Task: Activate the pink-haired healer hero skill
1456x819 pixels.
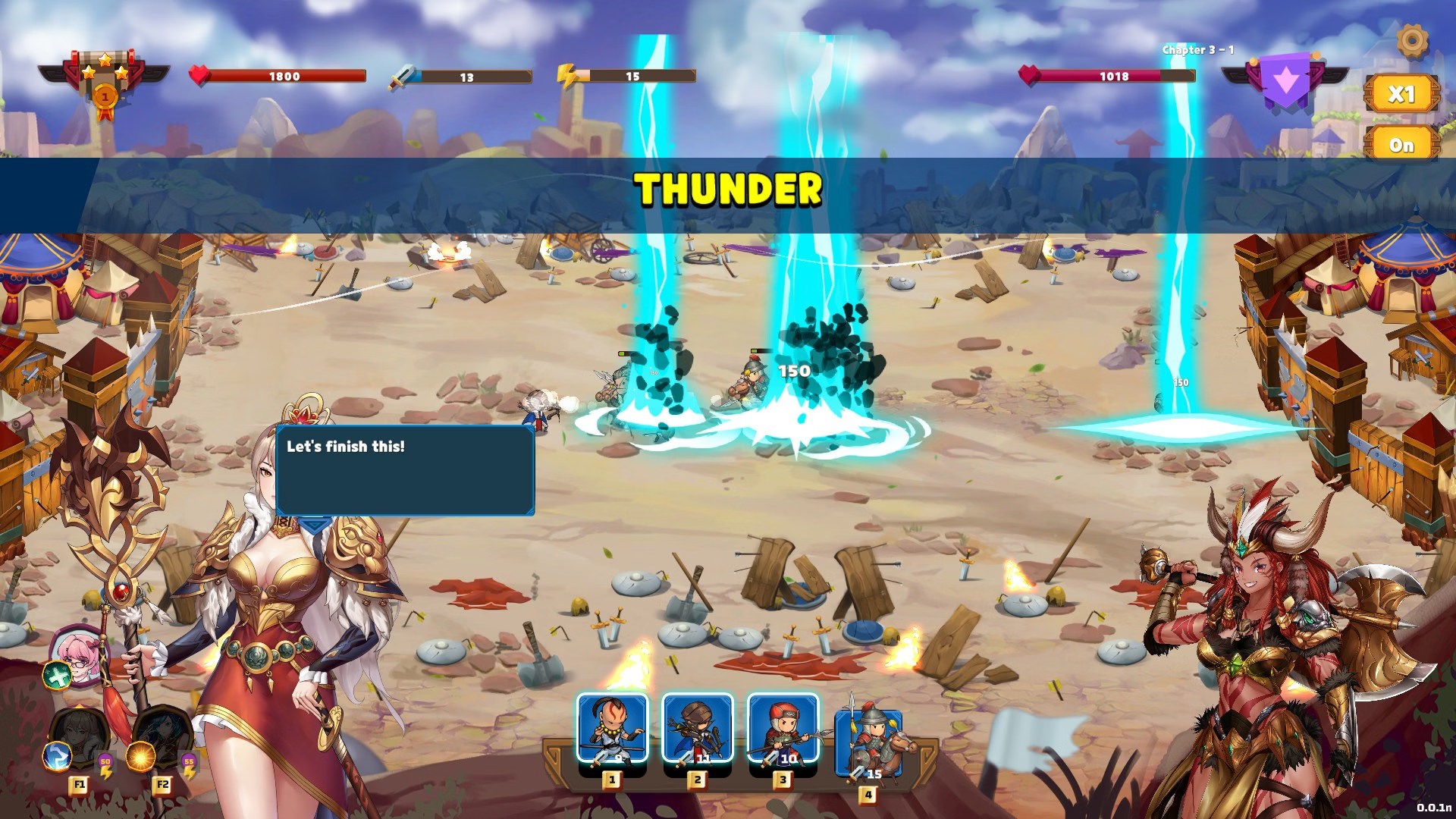Action: 78,654
